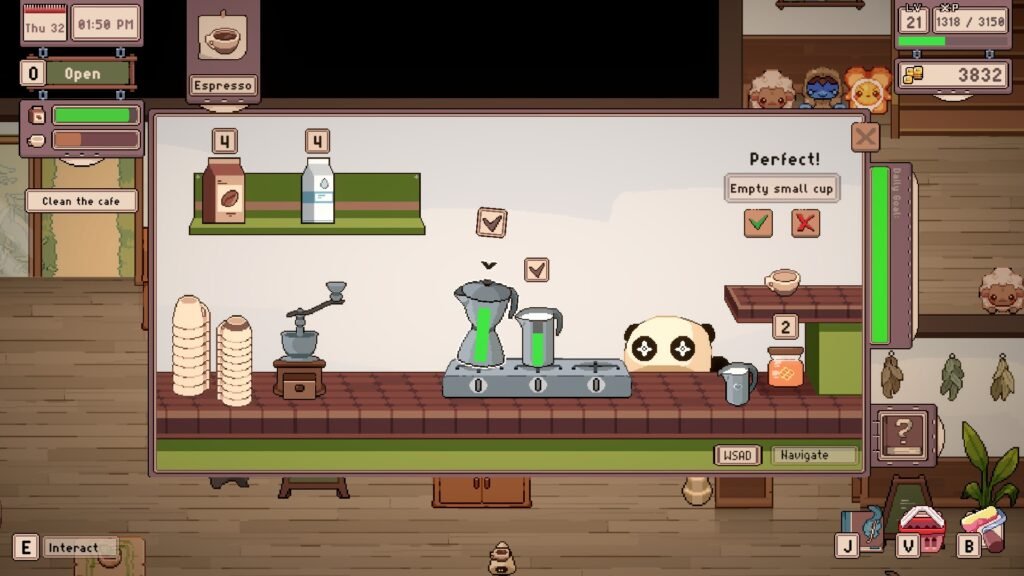This screenshot has height=576, width=1024.
Task: Open the journal with quill icon
Action: click(868, 527)
